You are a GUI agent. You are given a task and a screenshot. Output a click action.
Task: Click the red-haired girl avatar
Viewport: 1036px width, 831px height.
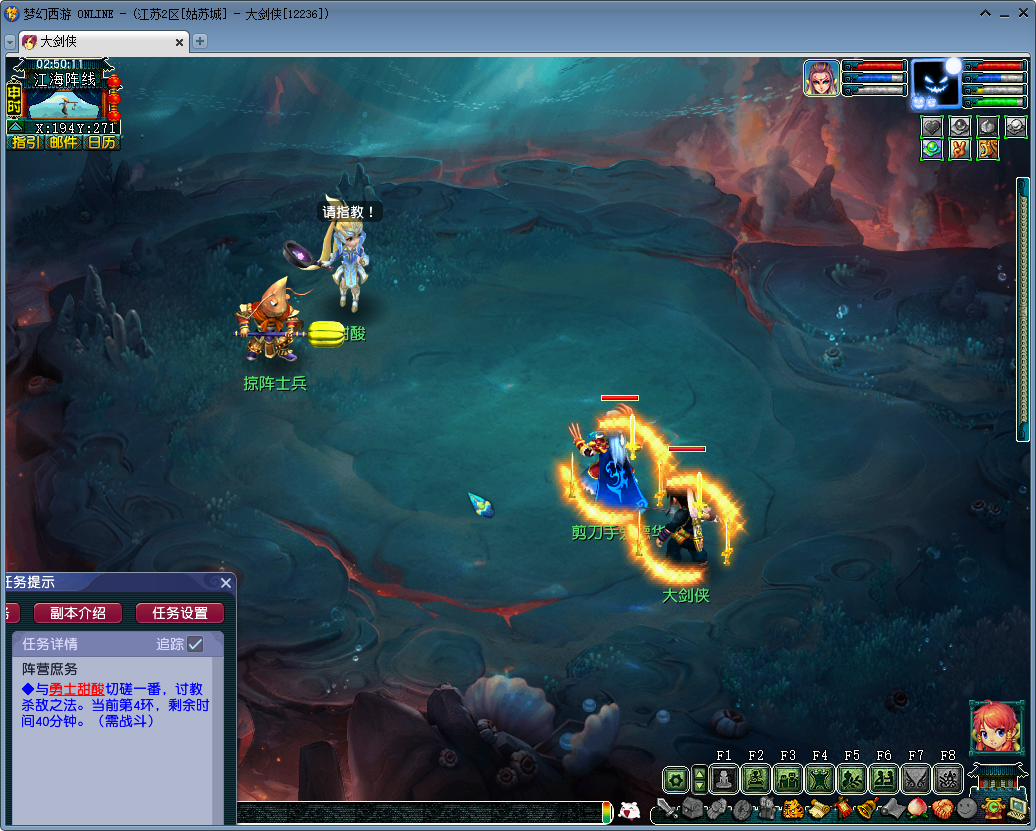click(x=995, y=727)
